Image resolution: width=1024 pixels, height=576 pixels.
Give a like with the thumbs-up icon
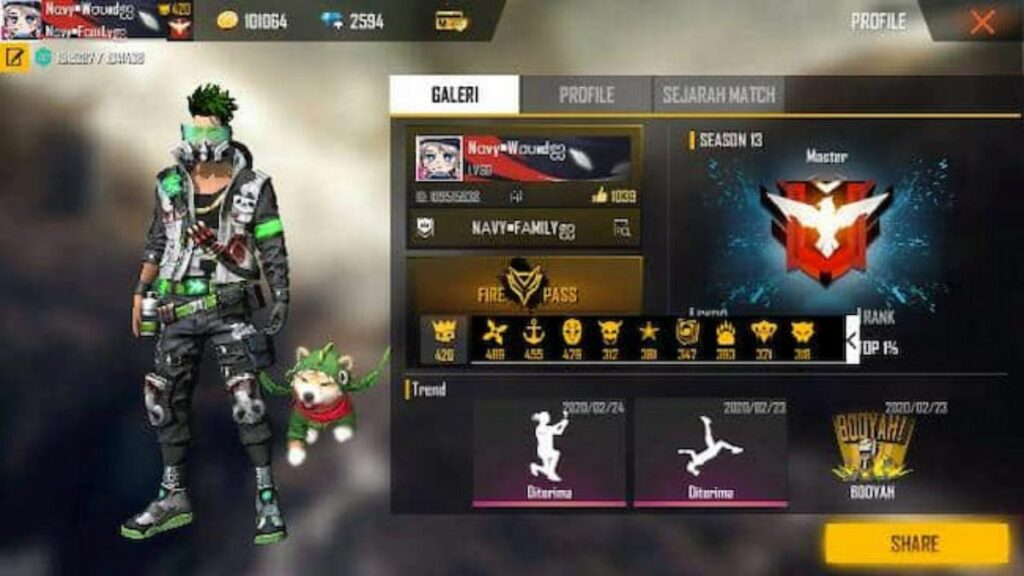pyautogui.click(x=600, y=195)
